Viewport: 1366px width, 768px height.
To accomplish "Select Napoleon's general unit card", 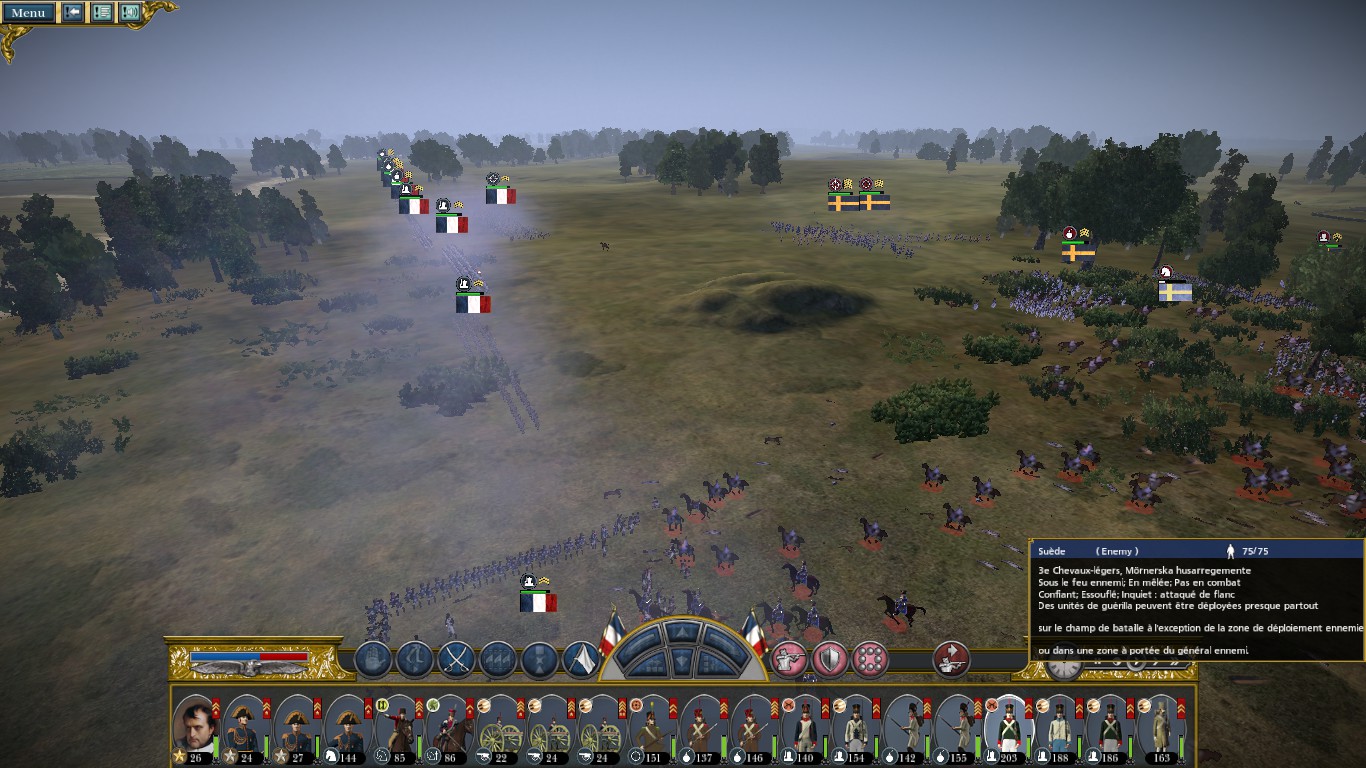I will [x=195, y=725].
